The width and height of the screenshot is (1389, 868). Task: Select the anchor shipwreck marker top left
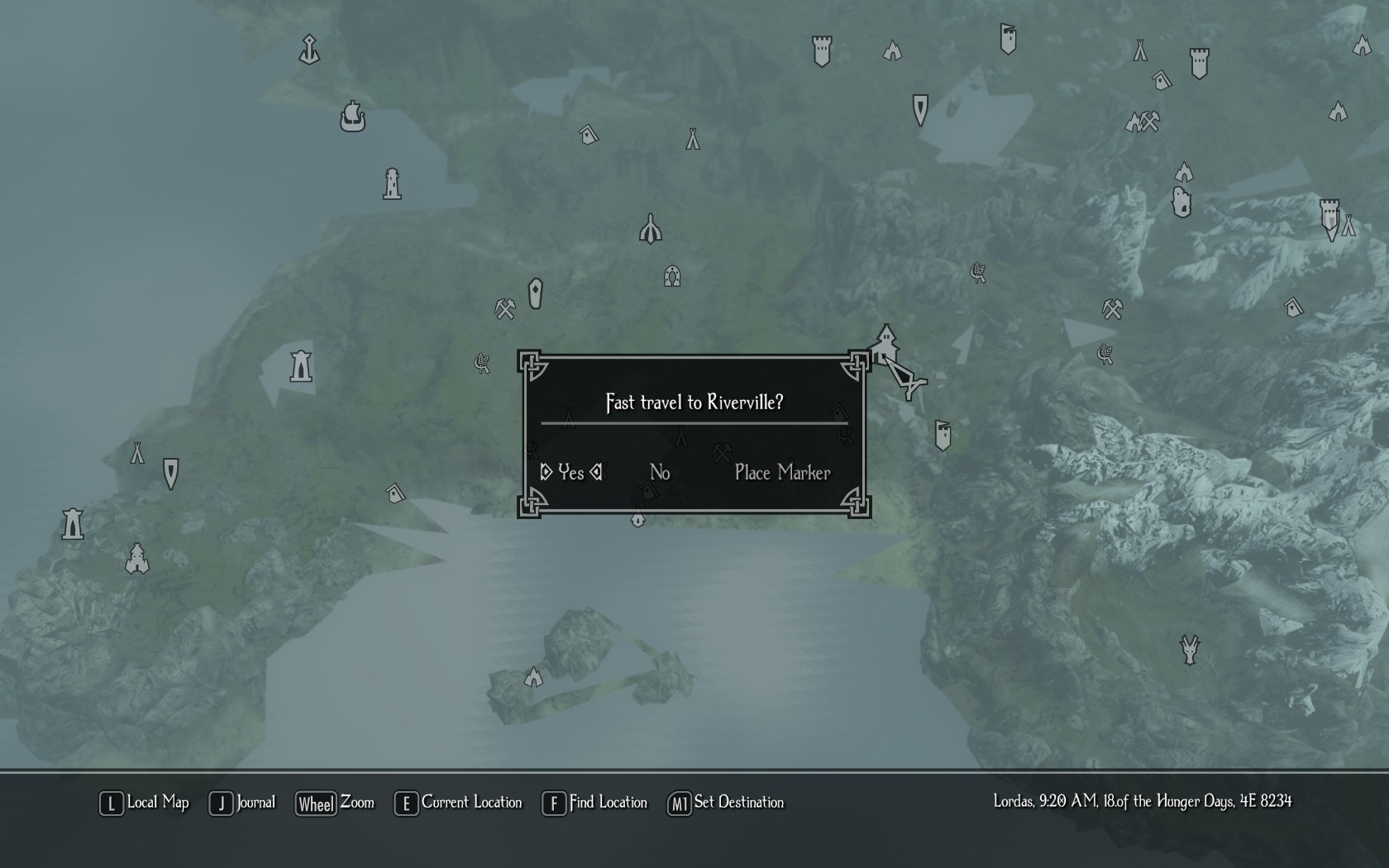308,47
